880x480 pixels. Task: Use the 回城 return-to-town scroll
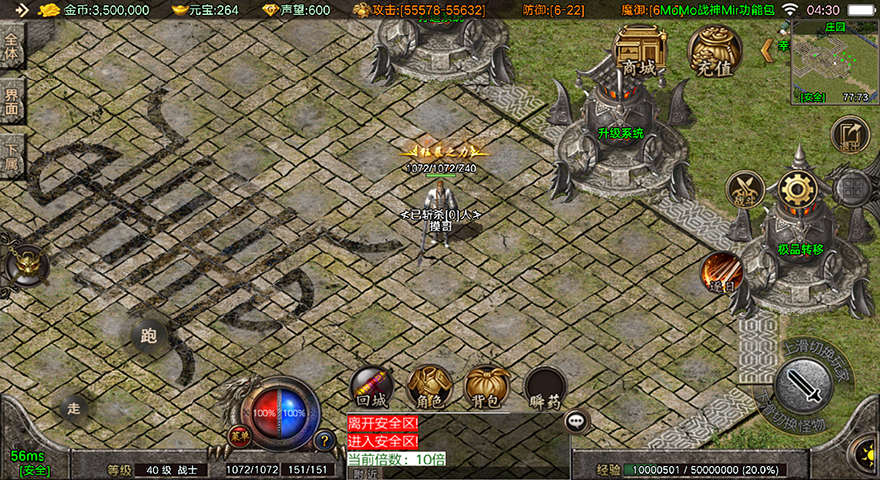[370, 387]
